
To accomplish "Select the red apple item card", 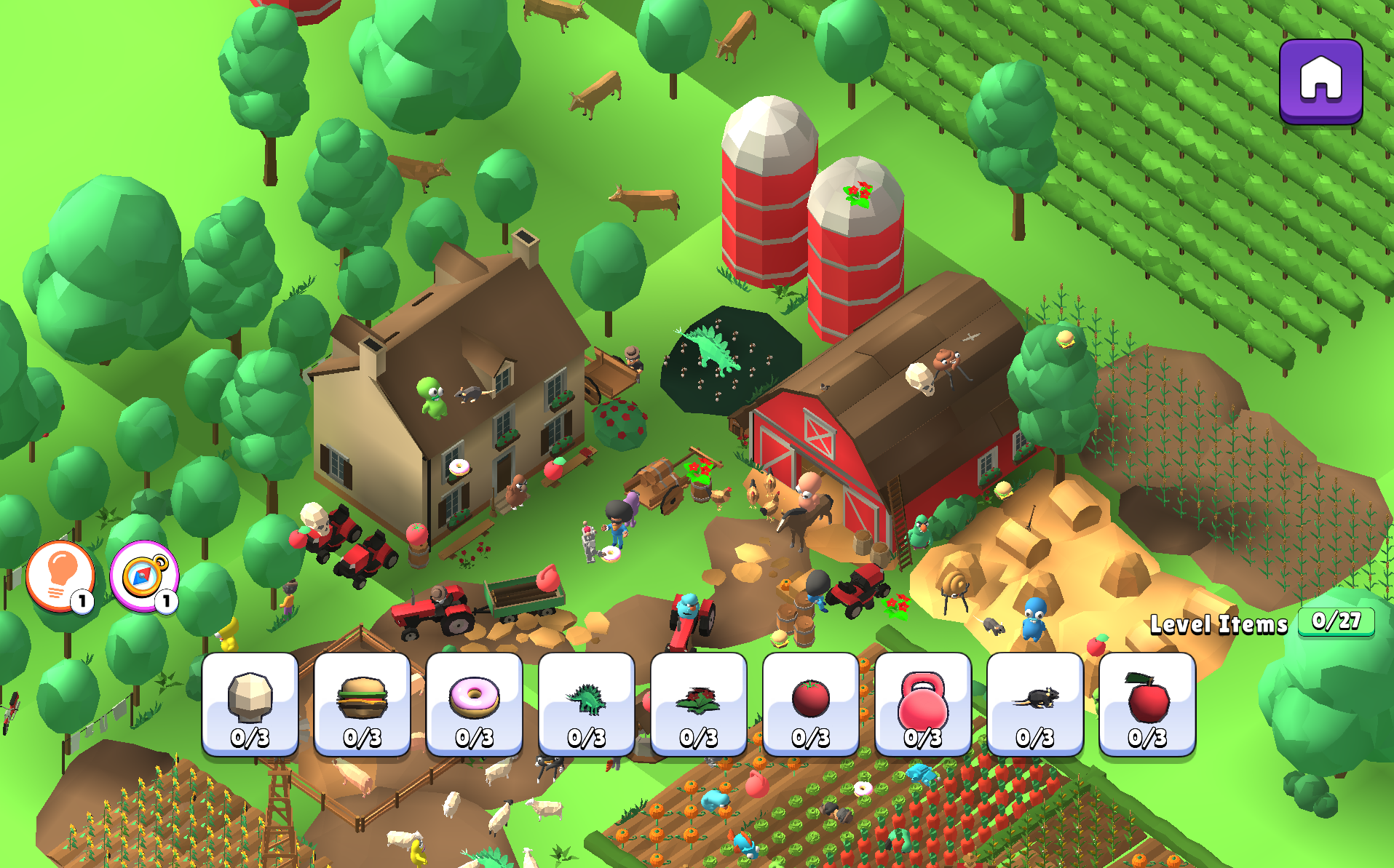I will (x=1147, y=704).
